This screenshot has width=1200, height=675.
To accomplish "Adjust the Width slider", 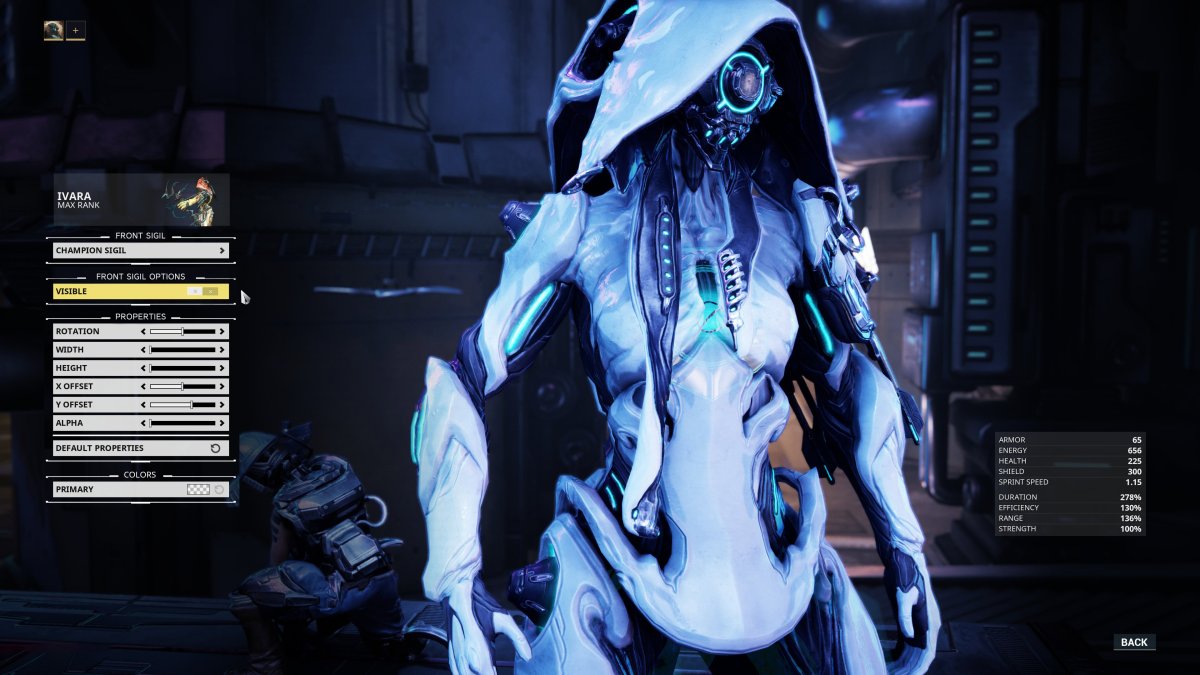I will click(182, 350).
